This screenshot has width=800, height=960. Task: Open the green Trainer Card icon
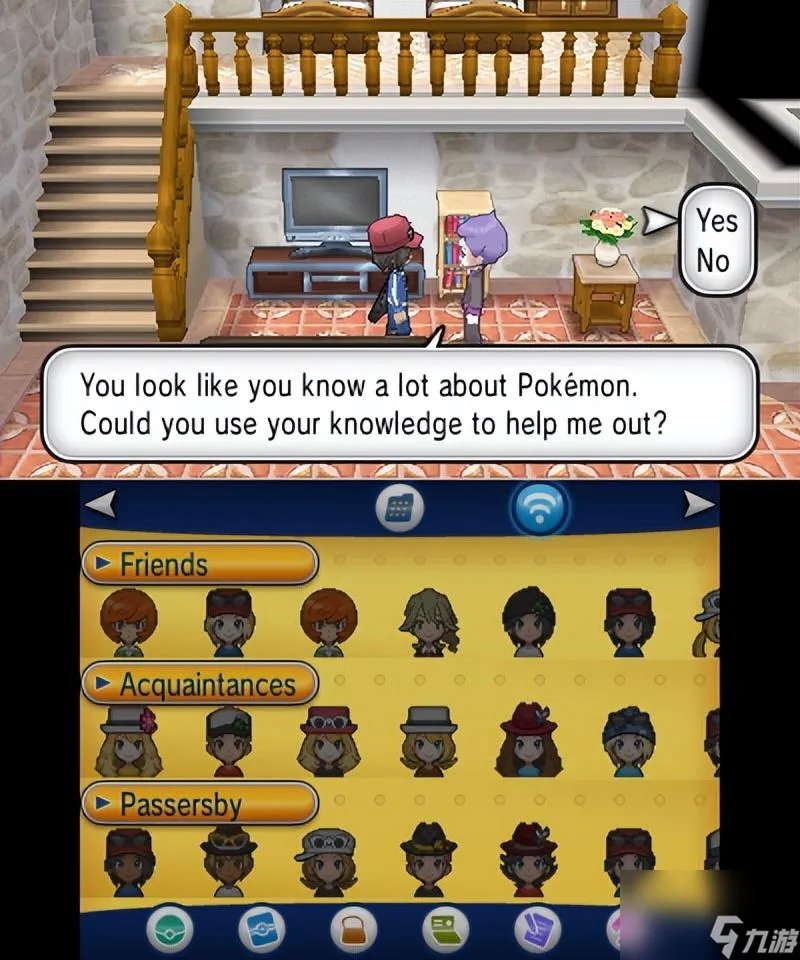442,930
